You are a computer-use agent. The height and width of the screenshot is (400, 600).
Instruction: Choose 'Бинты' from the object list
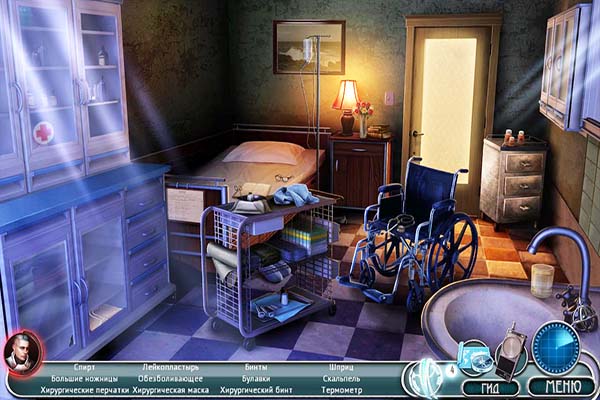pos(256,367)
